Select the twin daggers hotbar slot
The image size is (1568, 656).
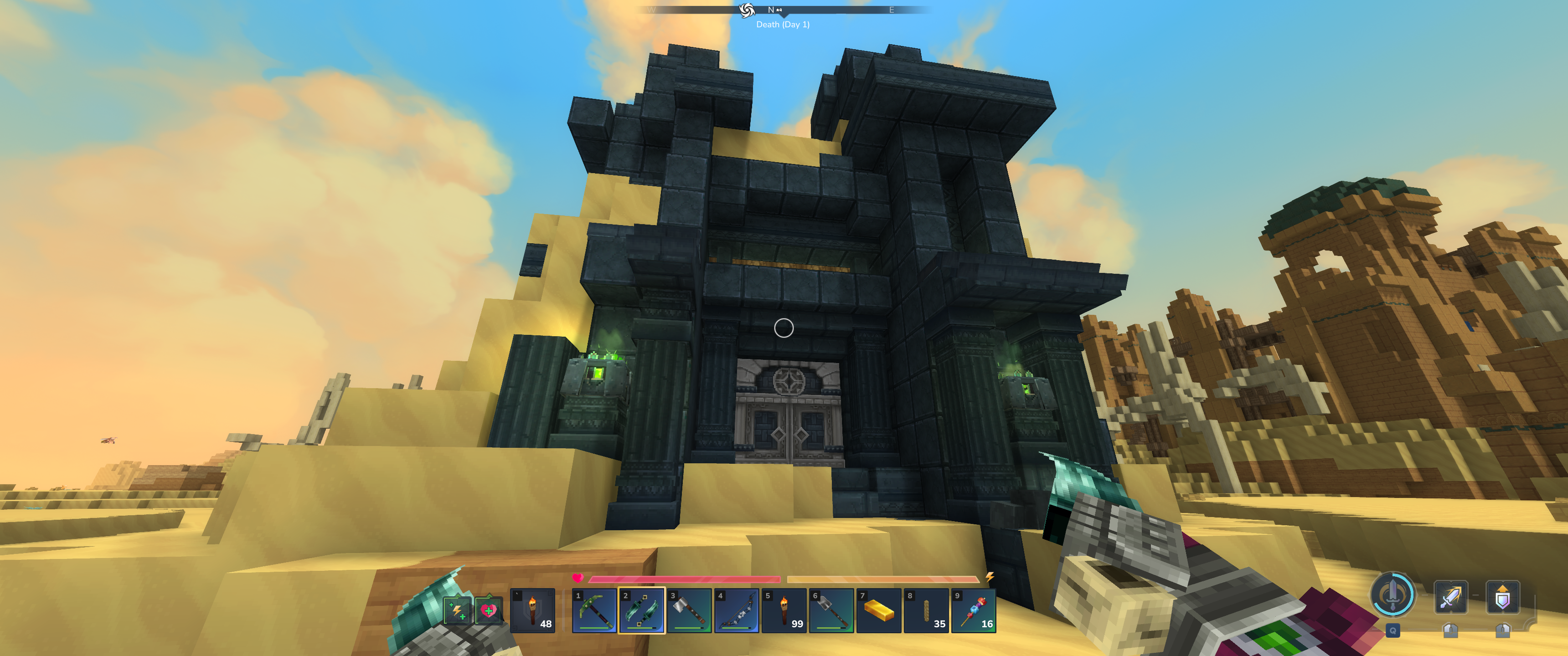[x=642, y=610]
